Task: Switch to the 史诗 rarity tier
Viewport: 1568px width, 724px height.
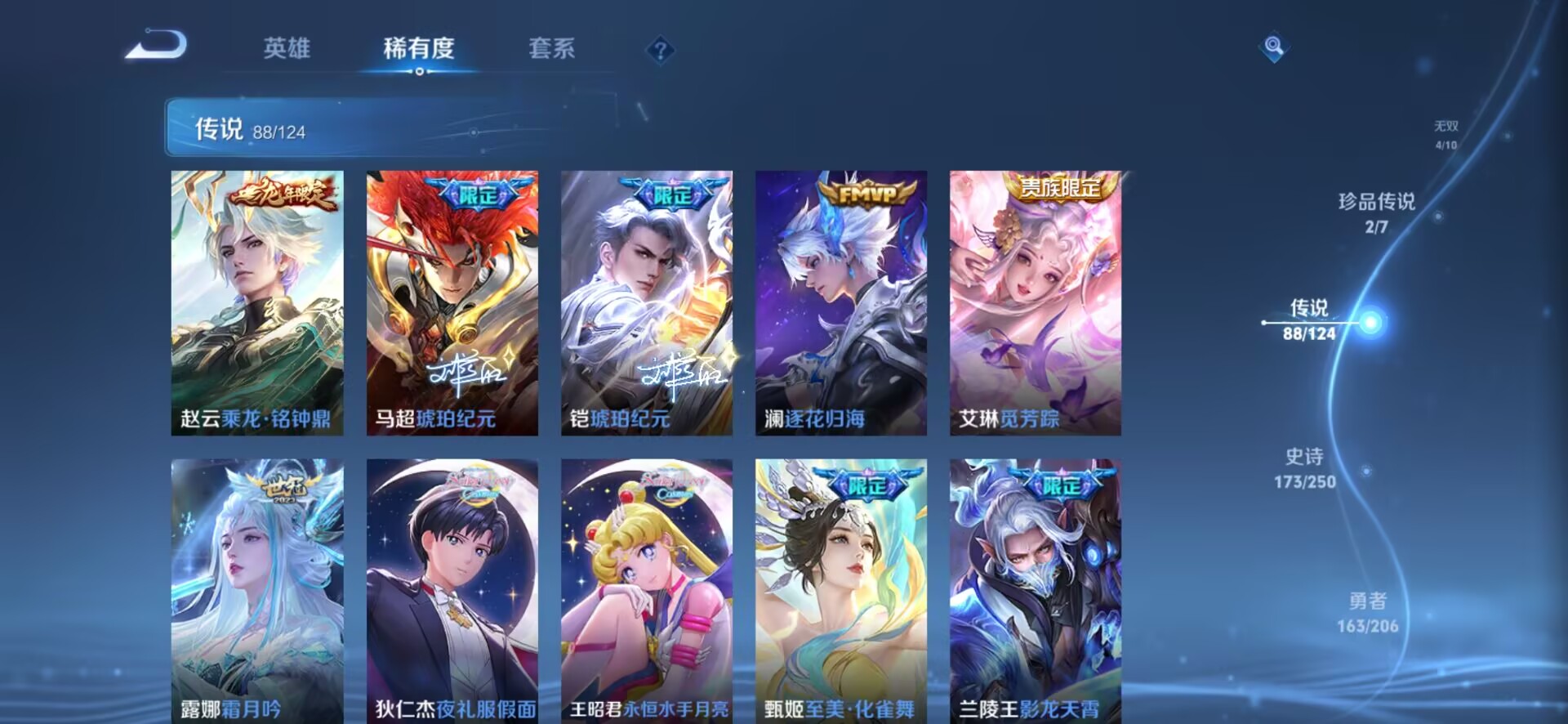Action: point(1304,468)
